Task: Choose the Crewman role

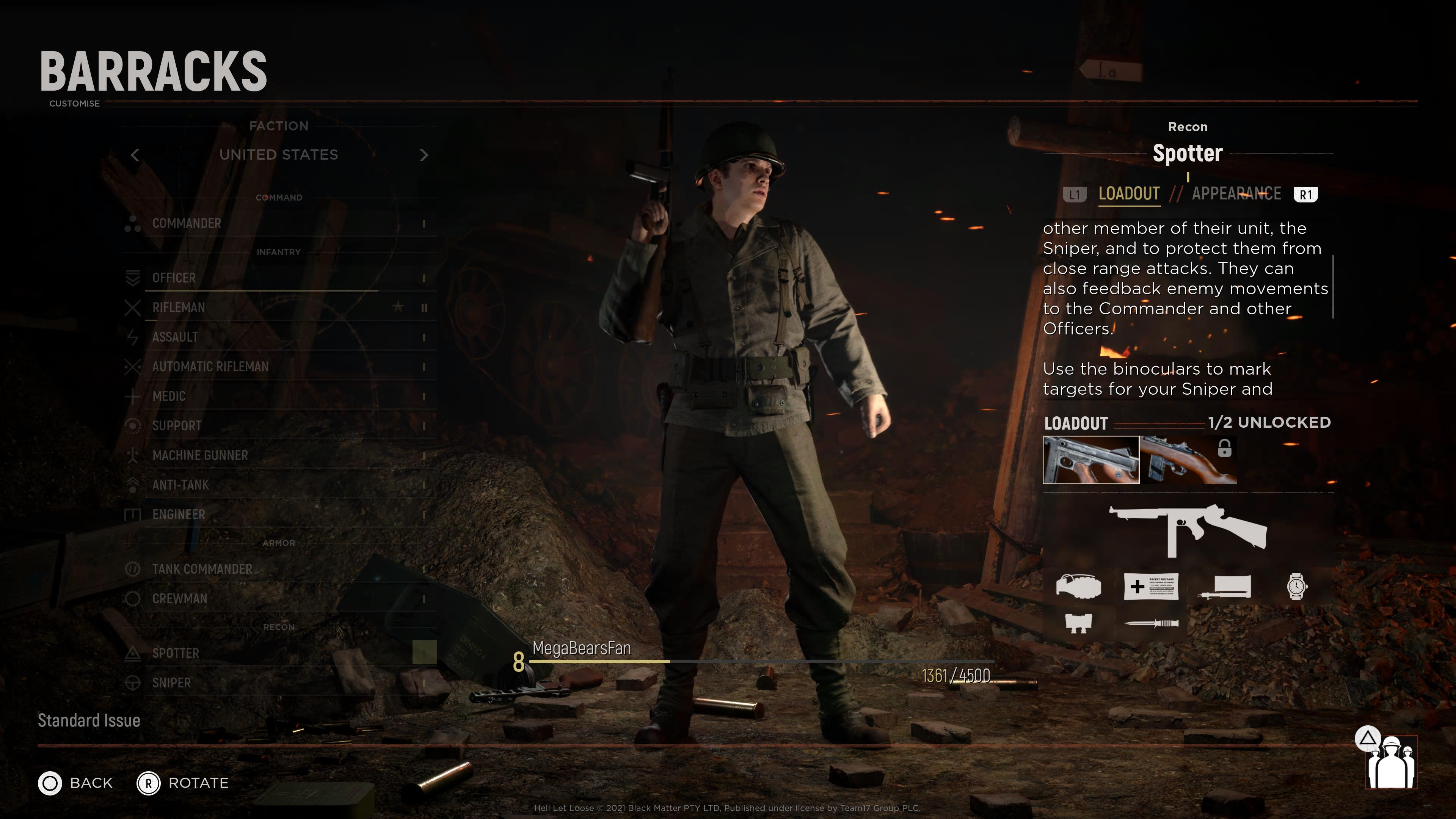Action: (180, 599)
